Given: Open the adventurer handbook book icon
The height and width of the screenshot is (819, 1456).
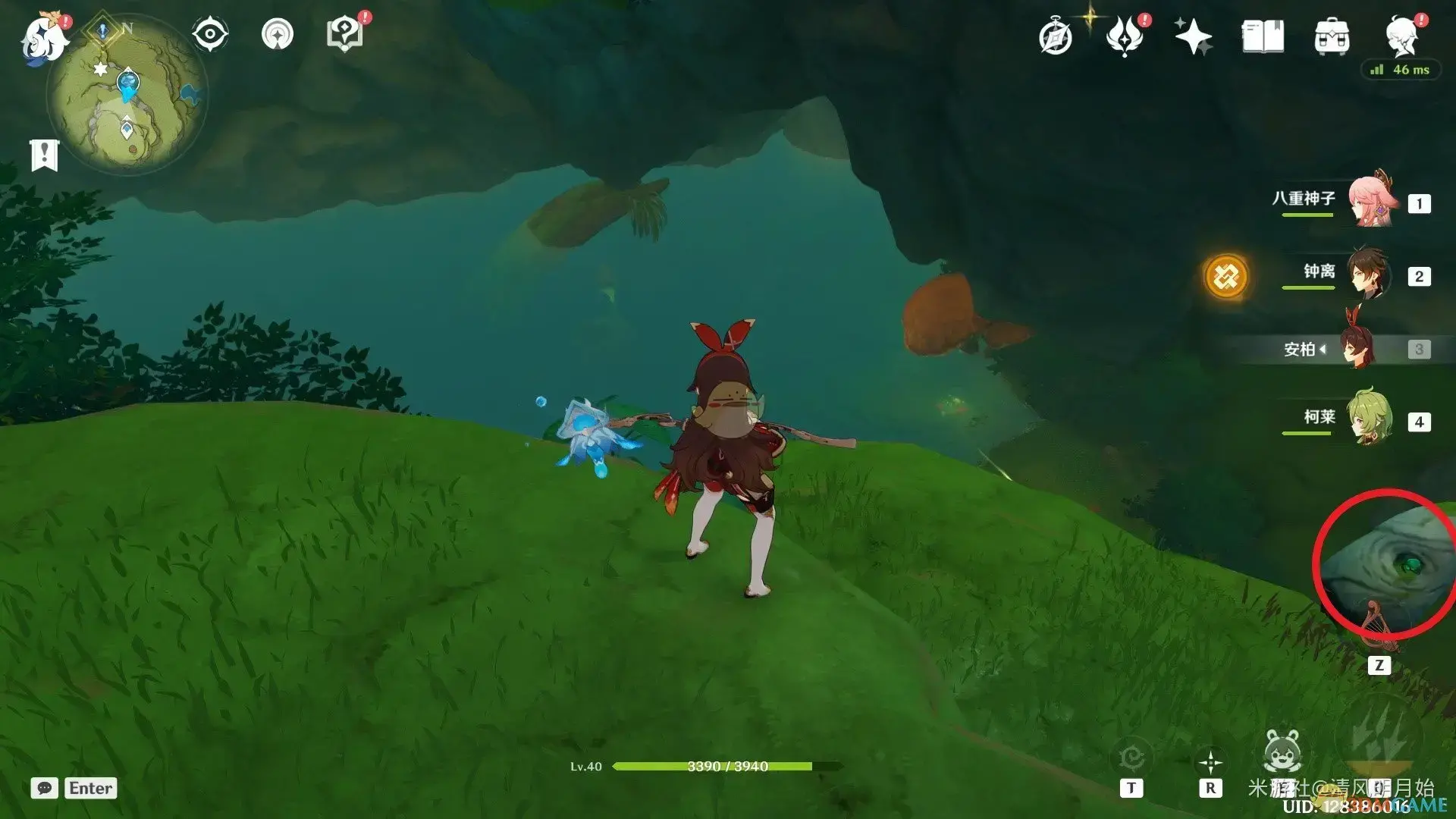Looking at the screenshot, I should [1263, 36].
